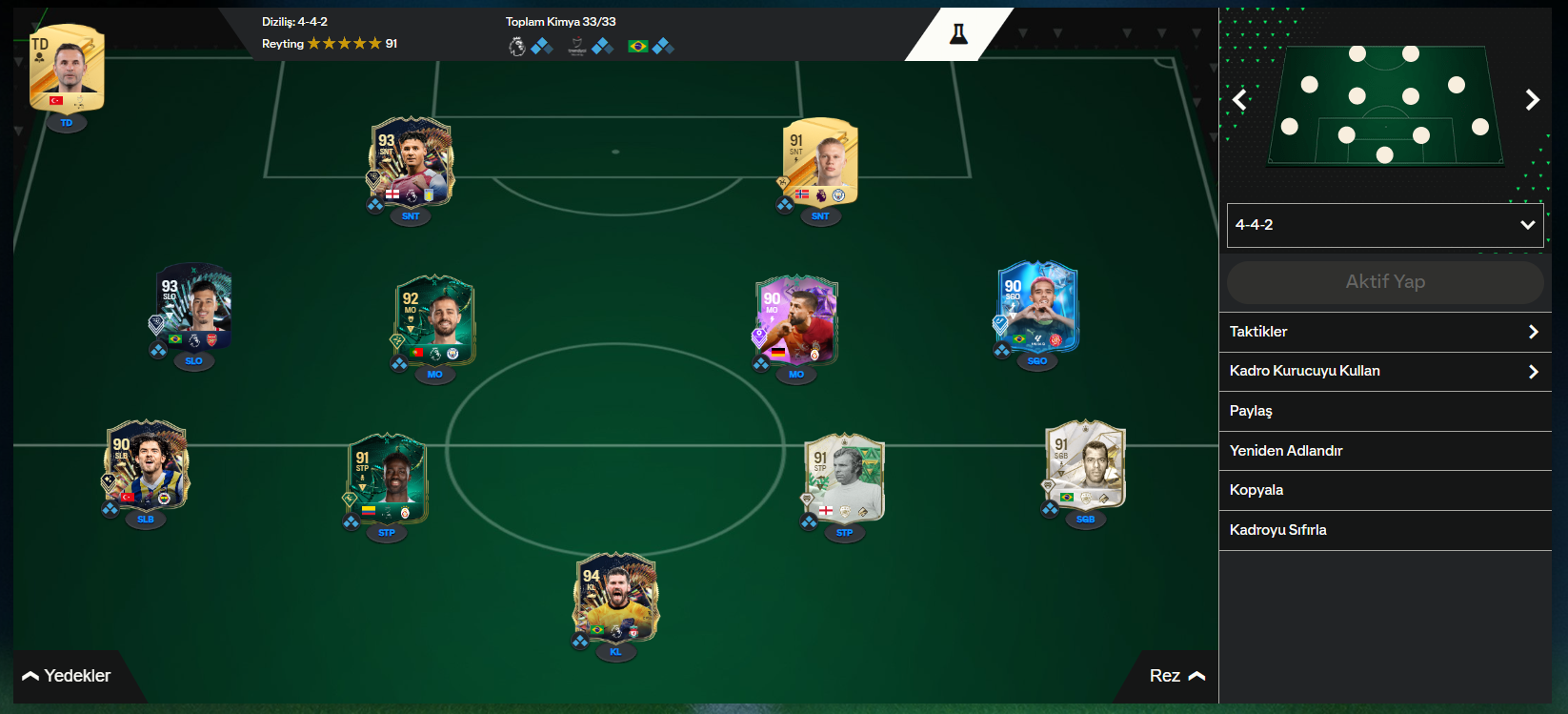Open Kadro Kurucuyu Kullan
Image resolution: width=1568 pixels, height=714 pixels.
point(1385,371)
